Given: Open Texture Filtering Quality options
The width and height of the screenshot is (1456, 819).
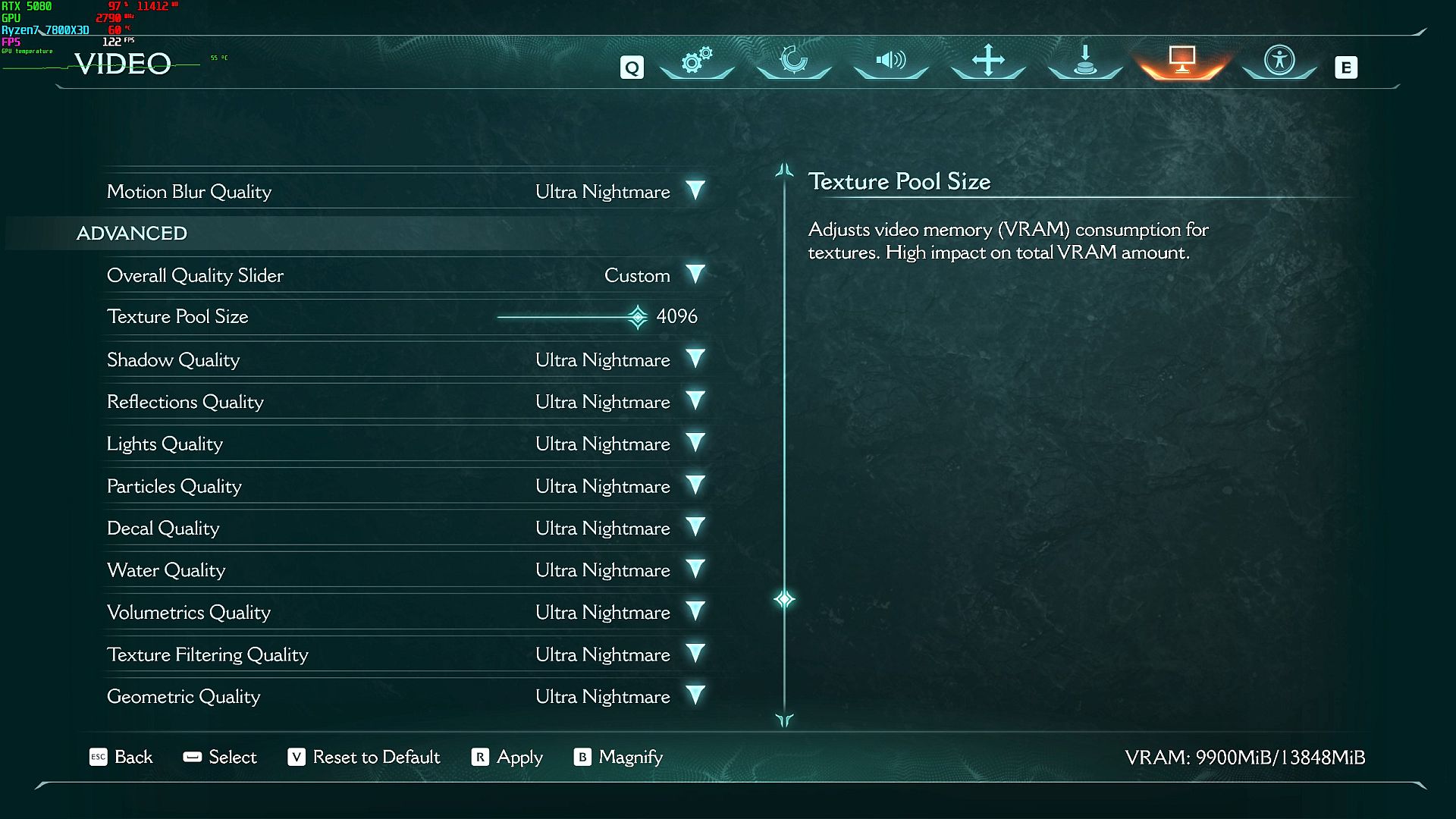Looking at the screenshot, I should [x=695, y=654].
